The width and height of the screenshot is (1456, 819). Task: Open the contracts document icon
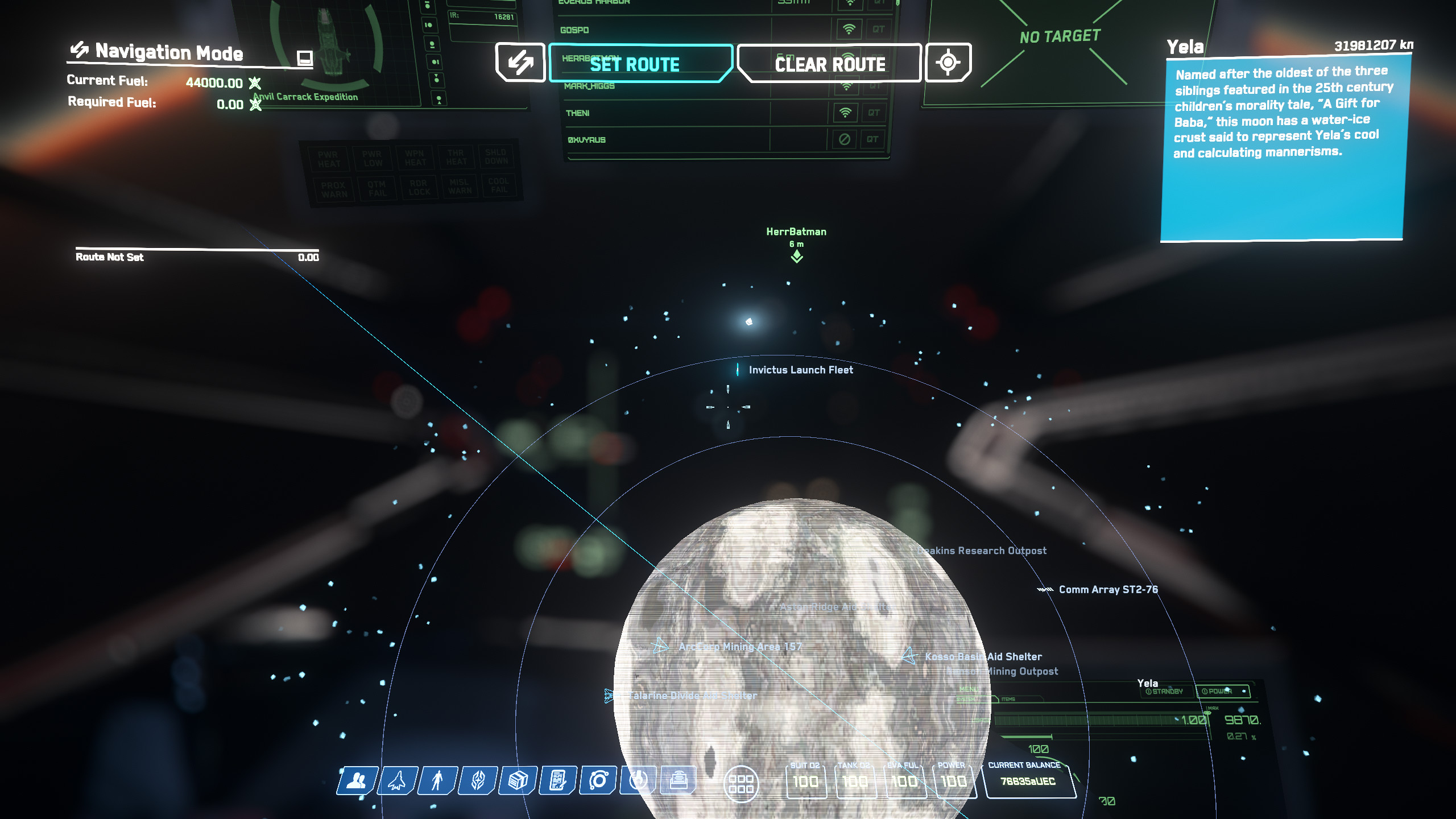click(558, 780)
